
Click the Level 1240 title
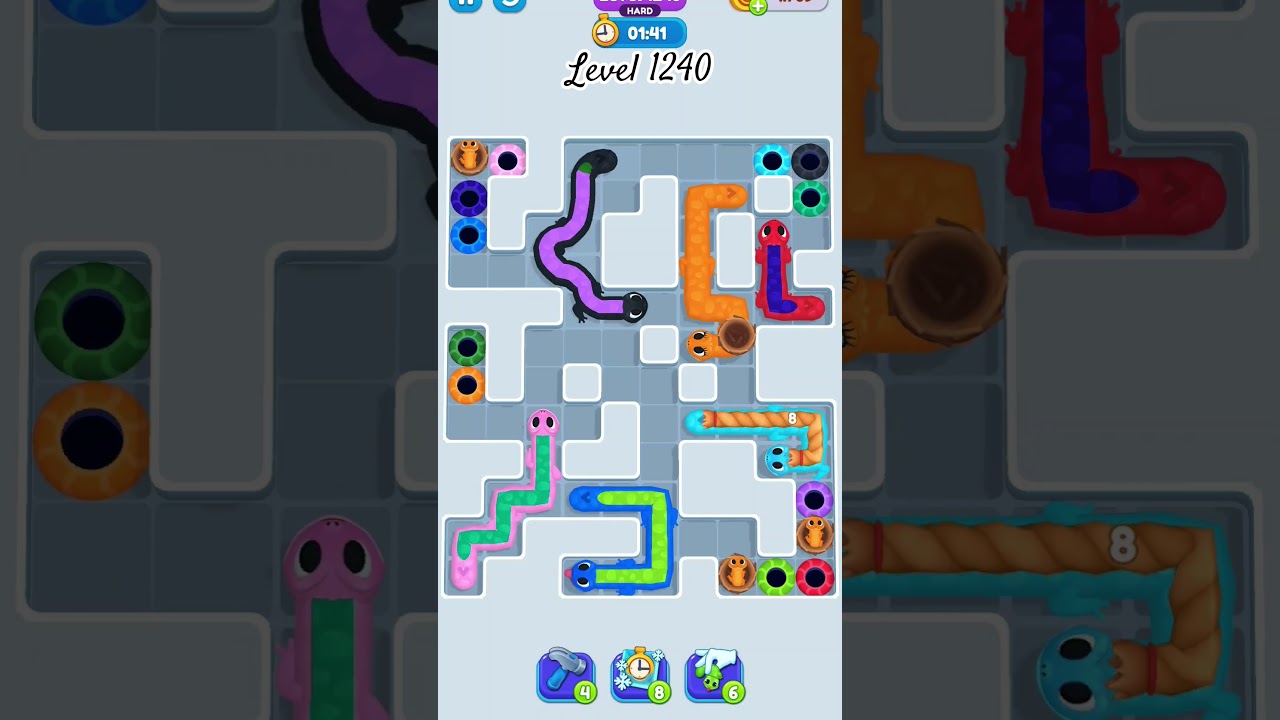pyautogui.click(x=638, y=69)
